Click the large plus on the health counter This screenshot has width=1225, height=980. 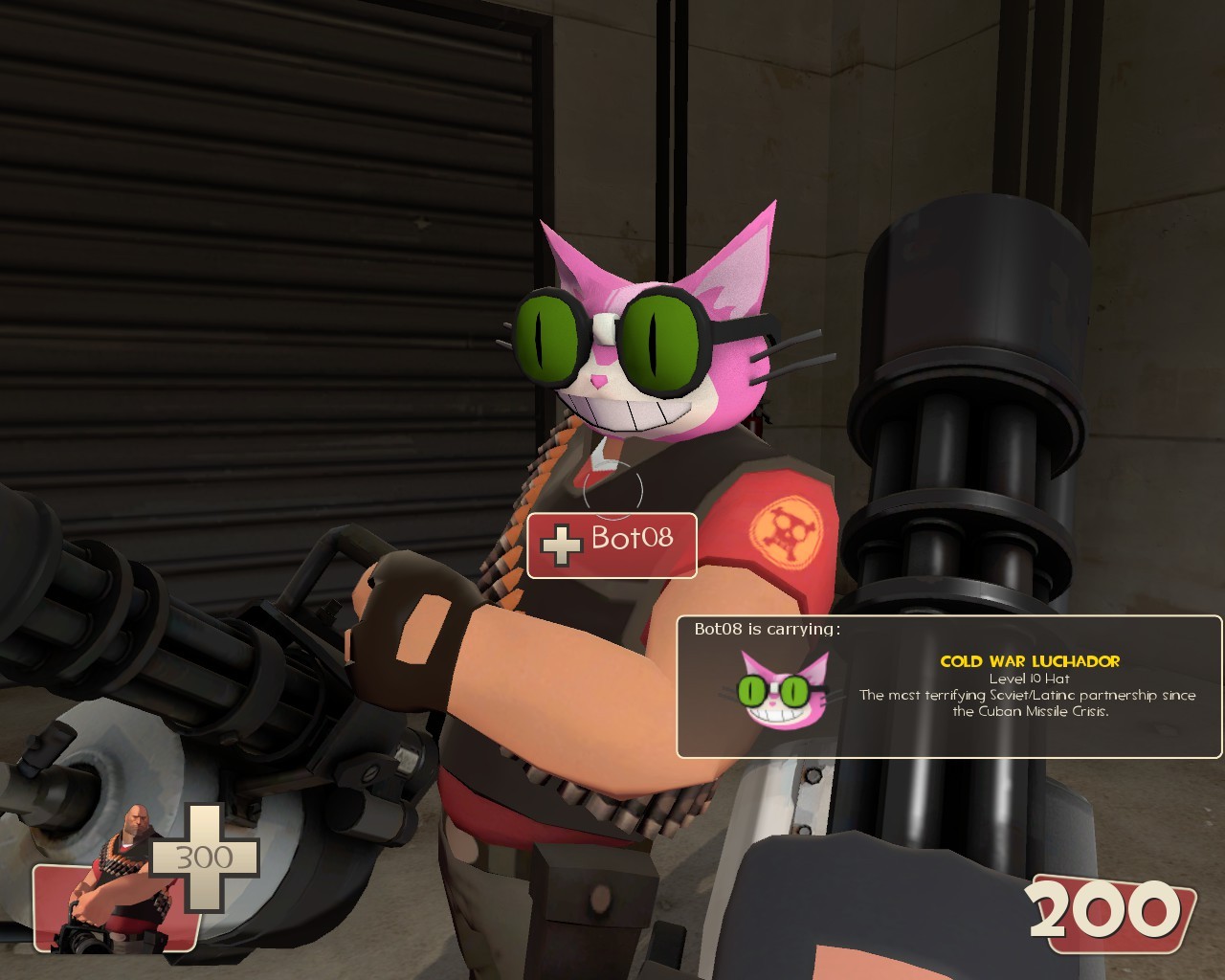click(x=204, y=857)
